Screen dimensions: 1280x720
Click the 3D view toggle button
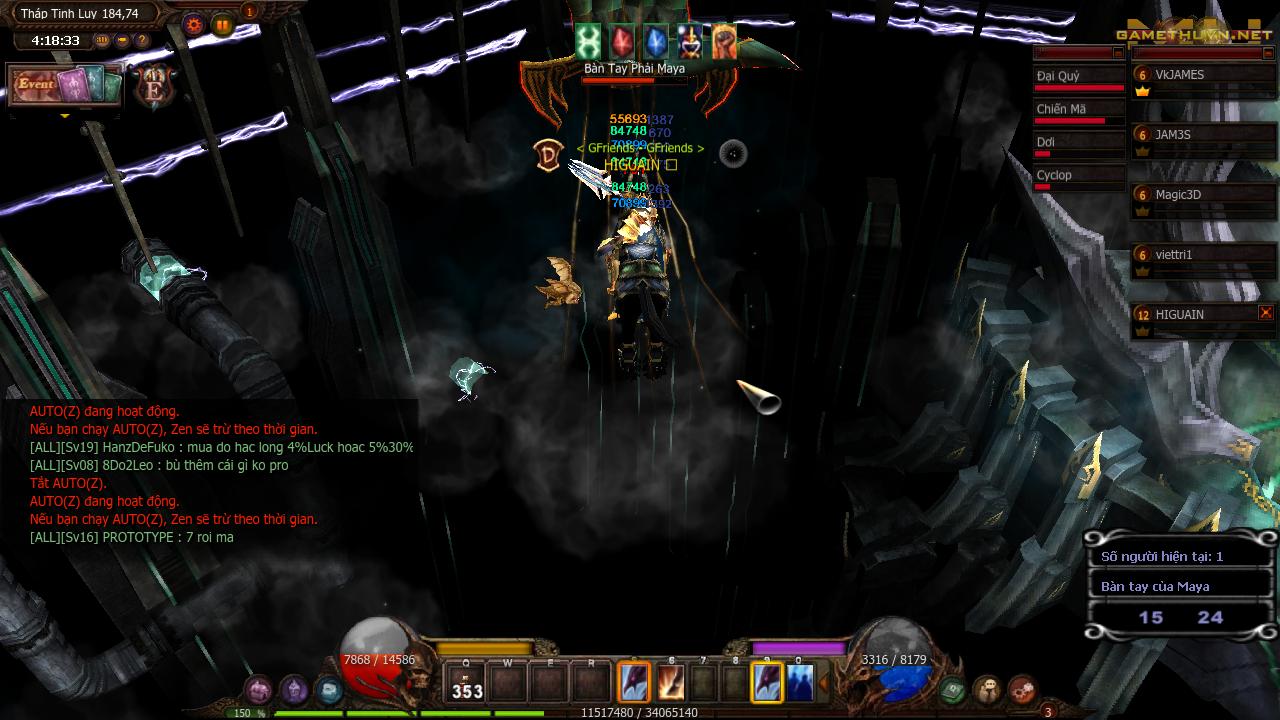click(102, 41)
